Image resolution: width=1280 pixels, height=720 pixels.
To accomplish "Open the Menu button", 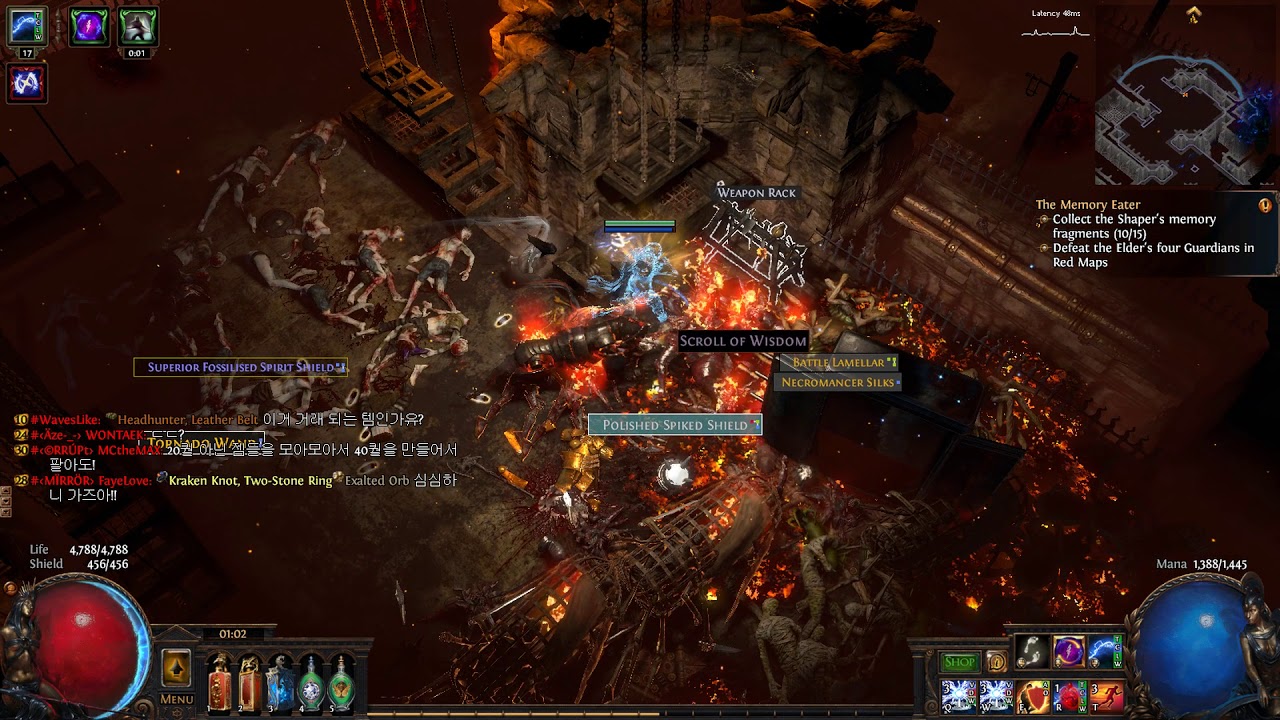I will tap(176, 699).
